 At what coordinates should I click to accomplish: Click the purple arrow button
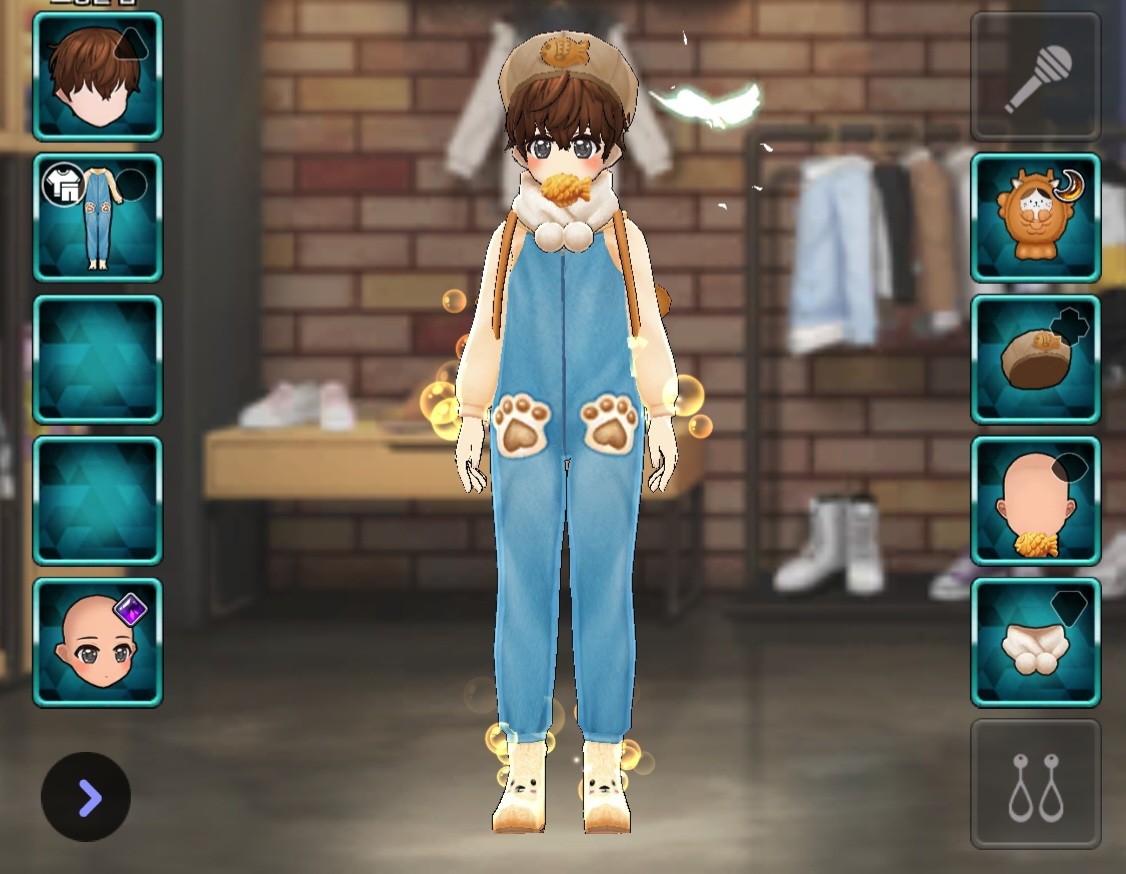(86, 797)
